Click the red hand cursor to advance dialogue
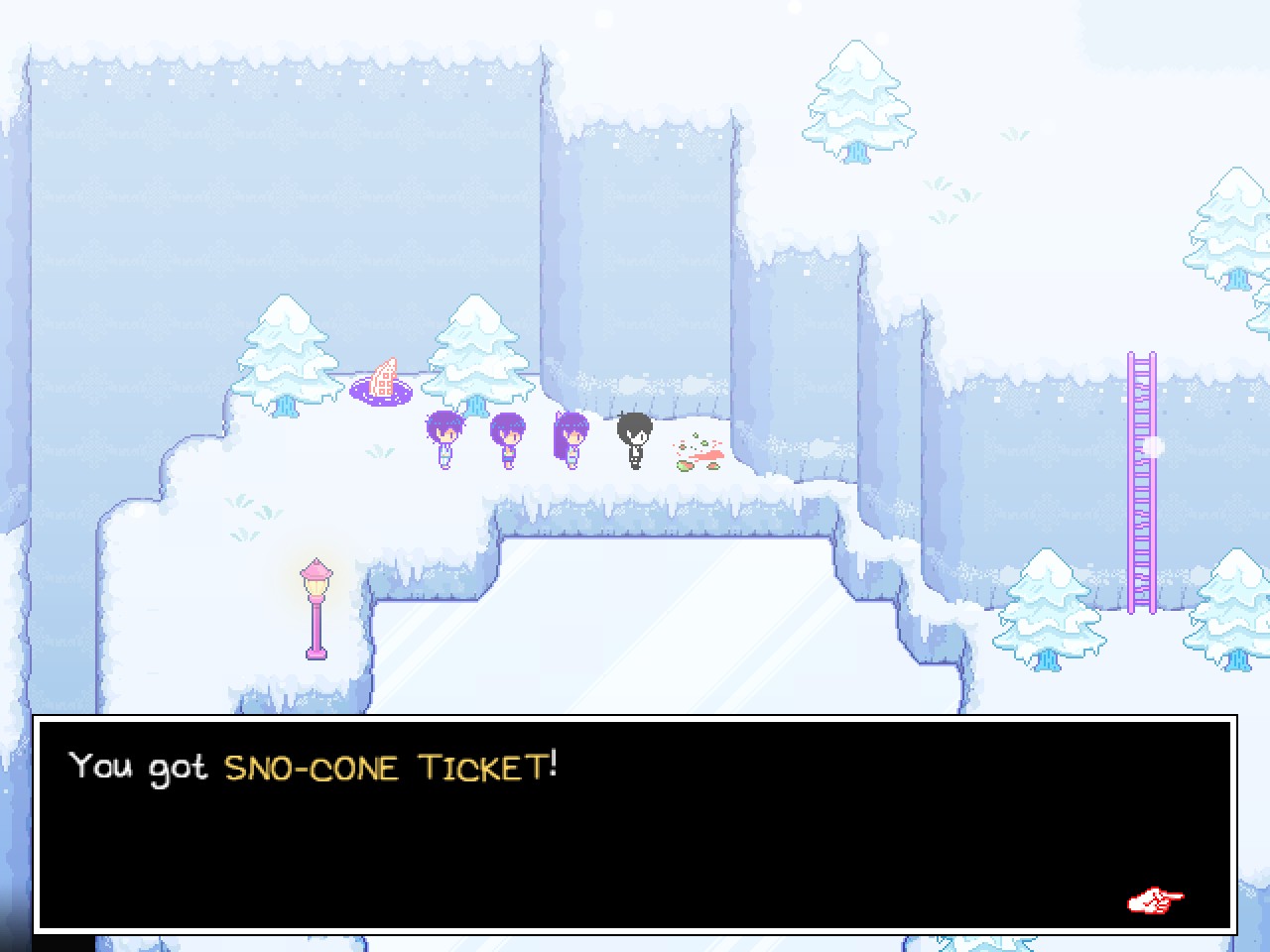The width and height of the screenshot is (1270, 952). coord(1153,900)
